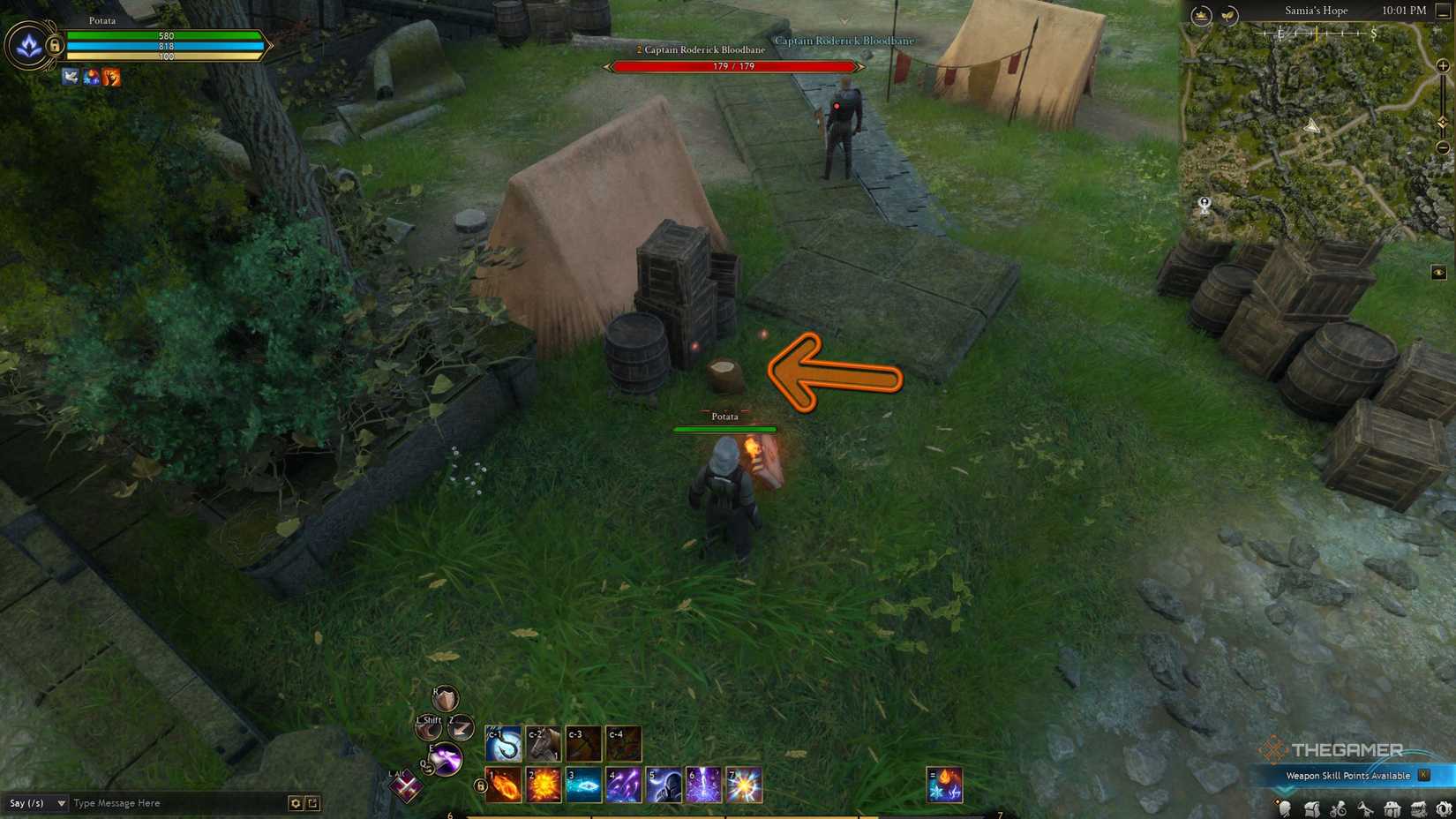Click the Weapon Skill Points Available prompt
The height and width of the screenshot is (819, 1456).
tap(1347, 775)
